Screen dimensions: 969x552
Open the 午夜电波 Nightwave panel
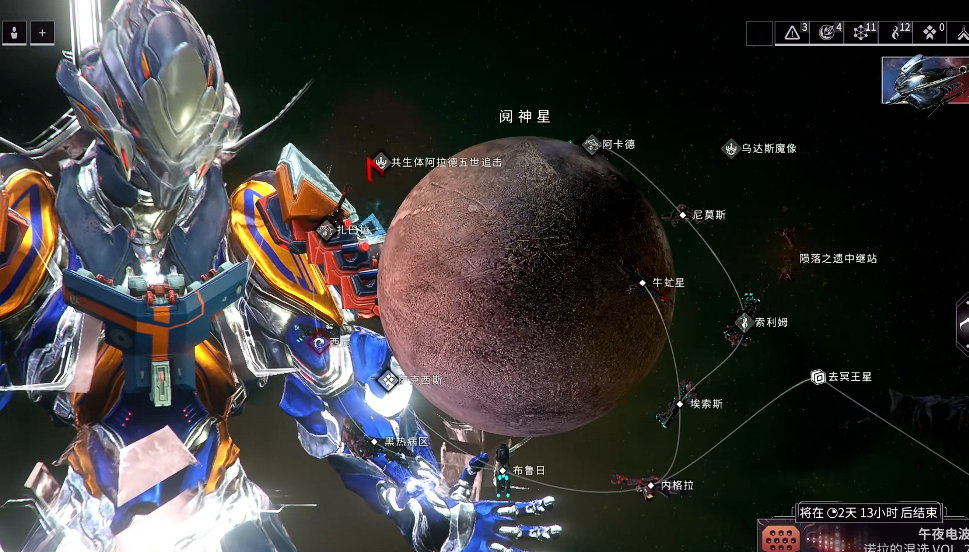pos(862,536)
